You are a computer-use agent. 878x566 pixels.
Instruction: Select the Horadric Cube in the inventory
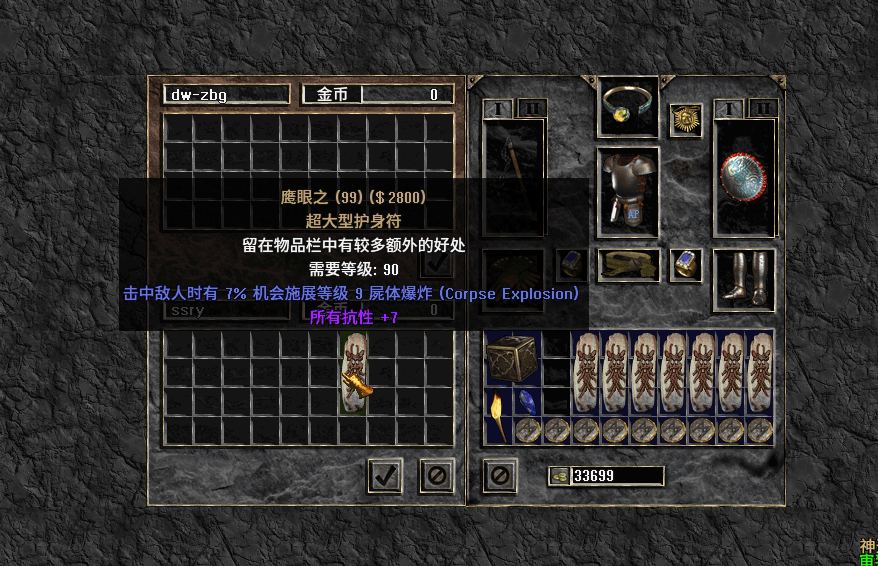pos(513,359)
